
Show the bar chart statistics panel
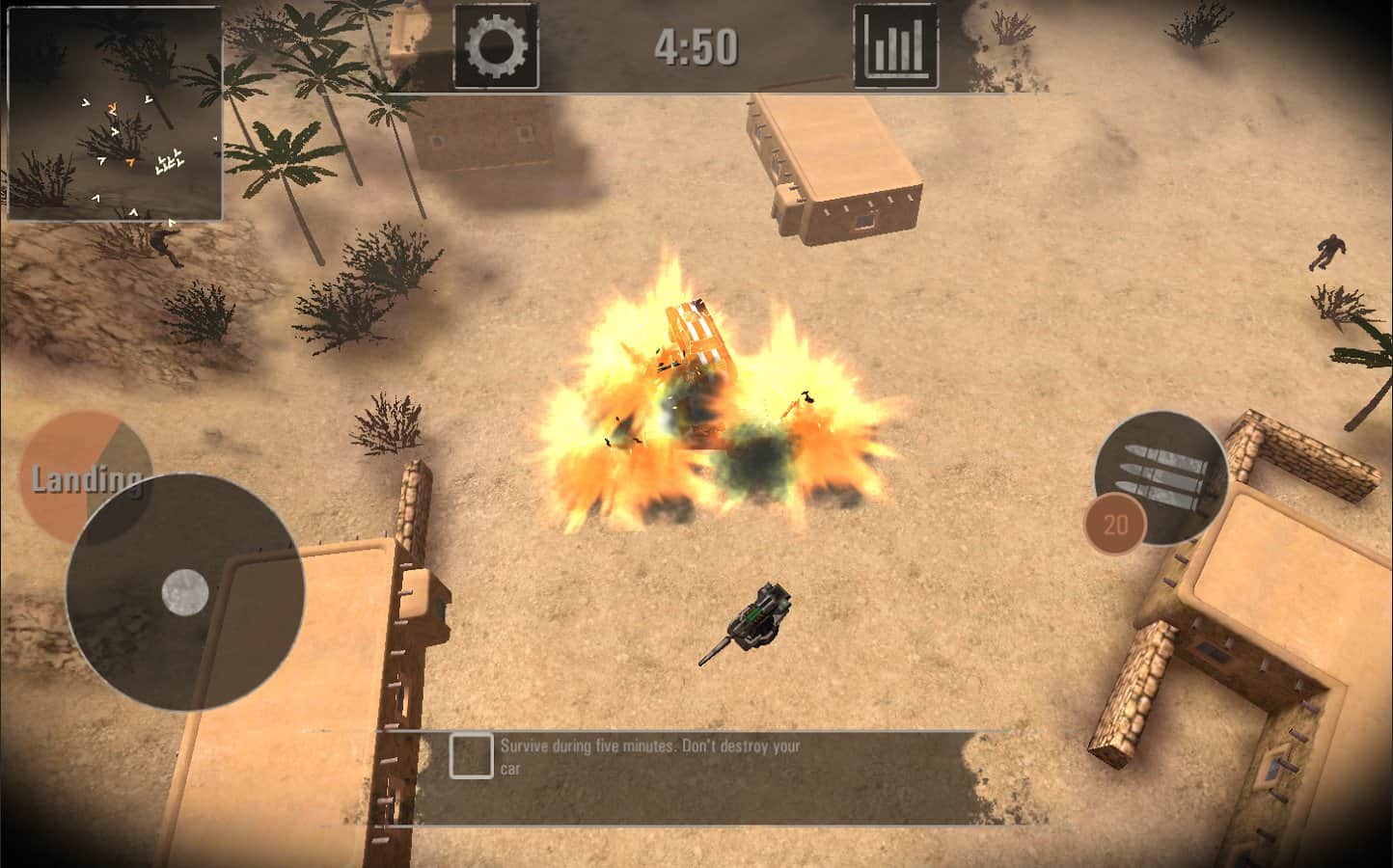click(895, 46)
